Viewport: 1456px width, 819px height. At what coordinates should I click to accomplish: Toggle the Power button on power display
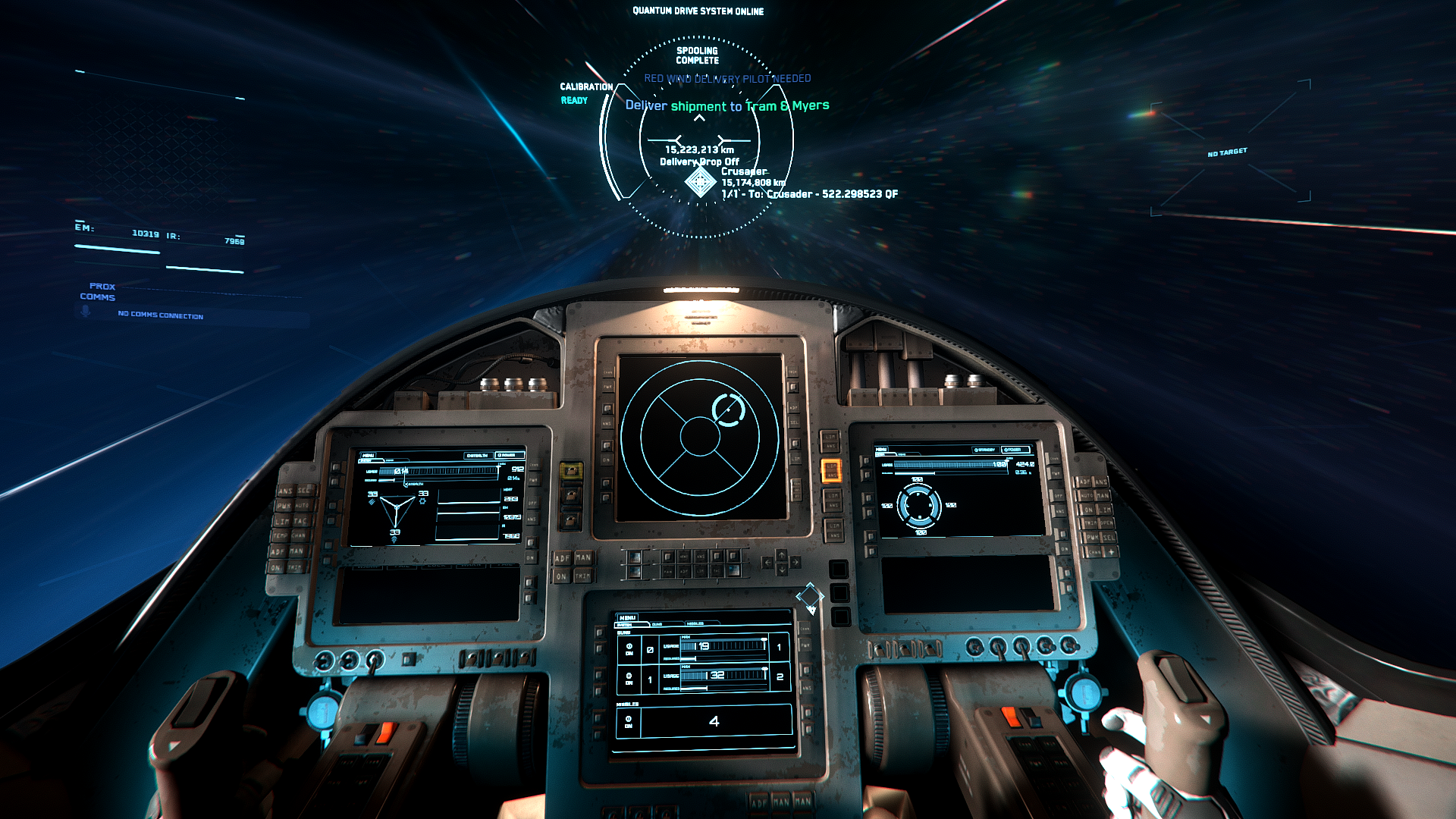pos(509,455)
